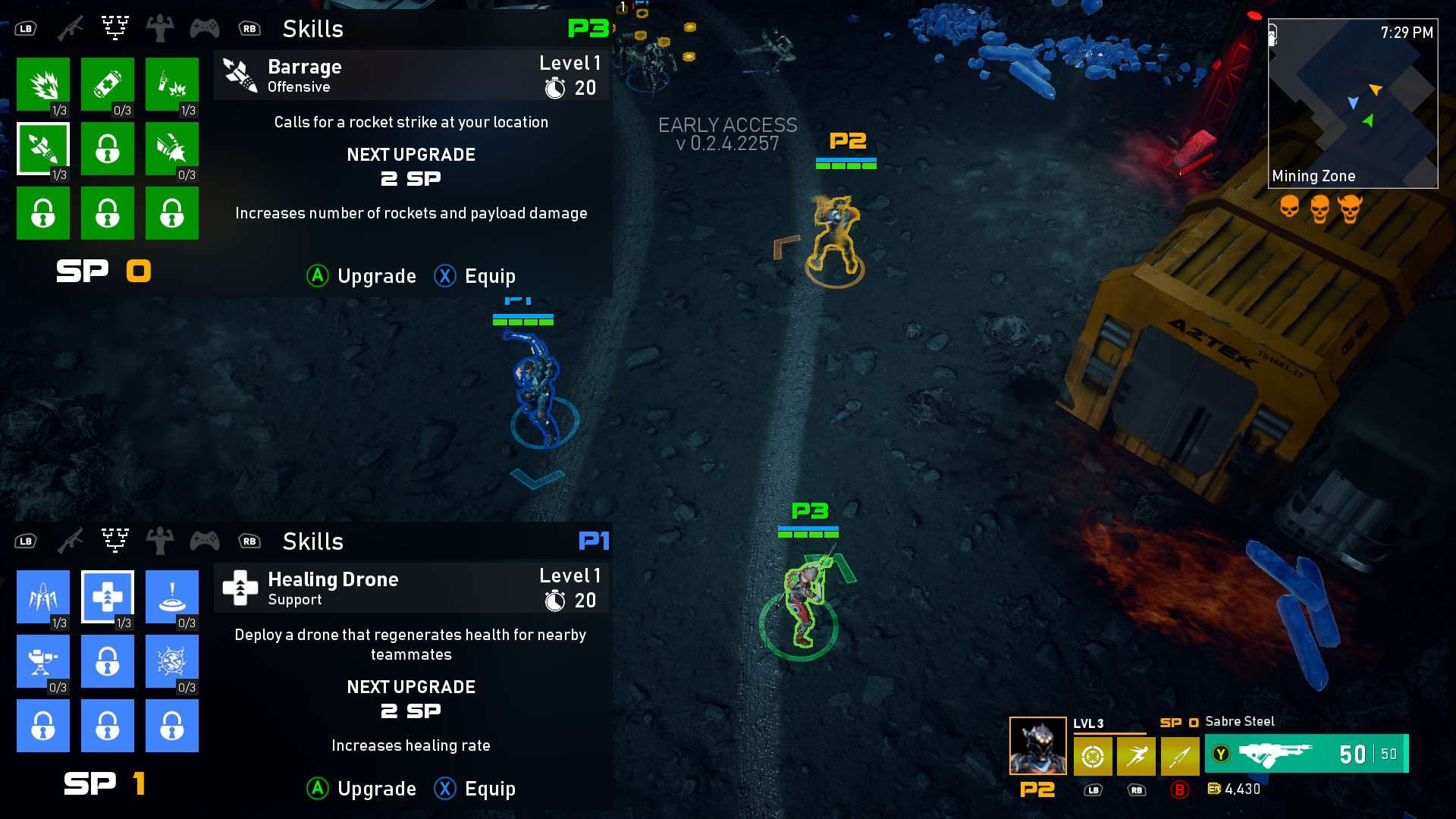Click P2's targeting reticle ability icon
The height and width of the screenshot is (819, 1456).
1092,756
